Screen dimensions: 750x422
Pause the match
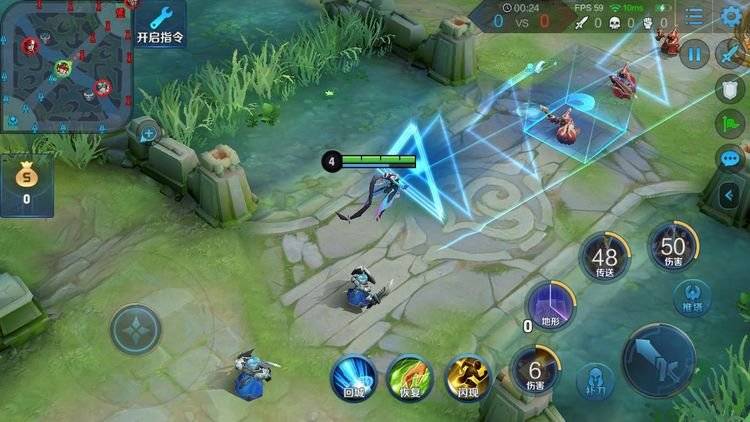(x=694, y=55)
